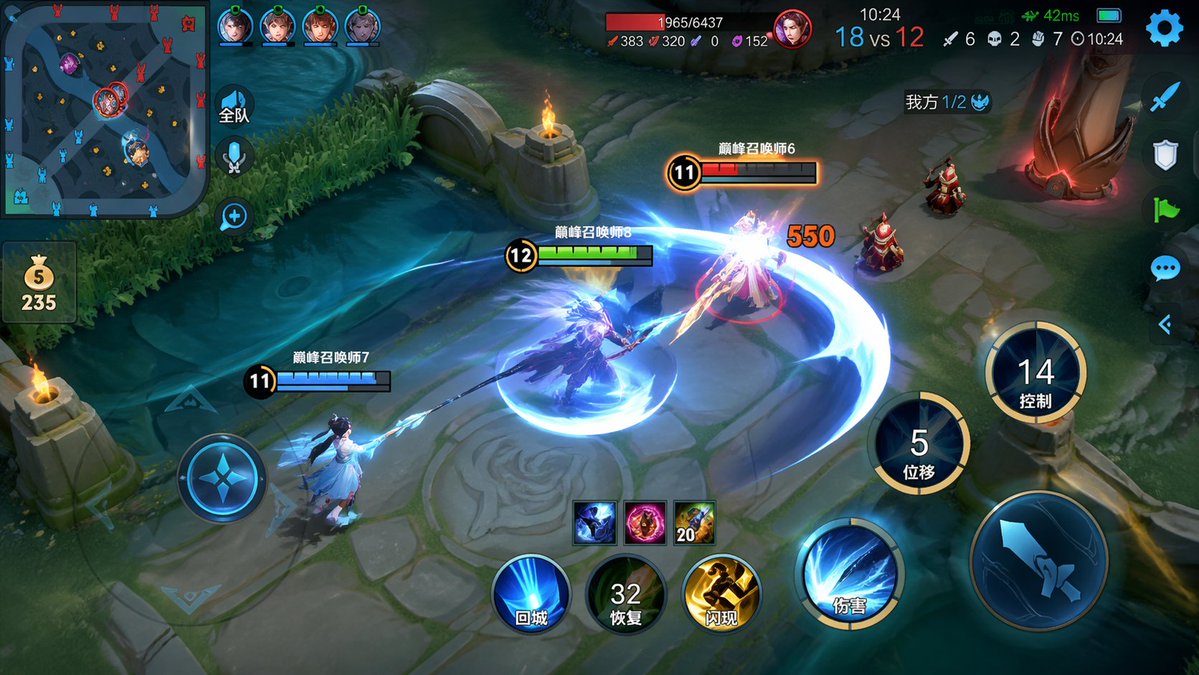Send the green flag gather signal
Viewport: 1199px width, 675px height.
[x=1165, y=210]
